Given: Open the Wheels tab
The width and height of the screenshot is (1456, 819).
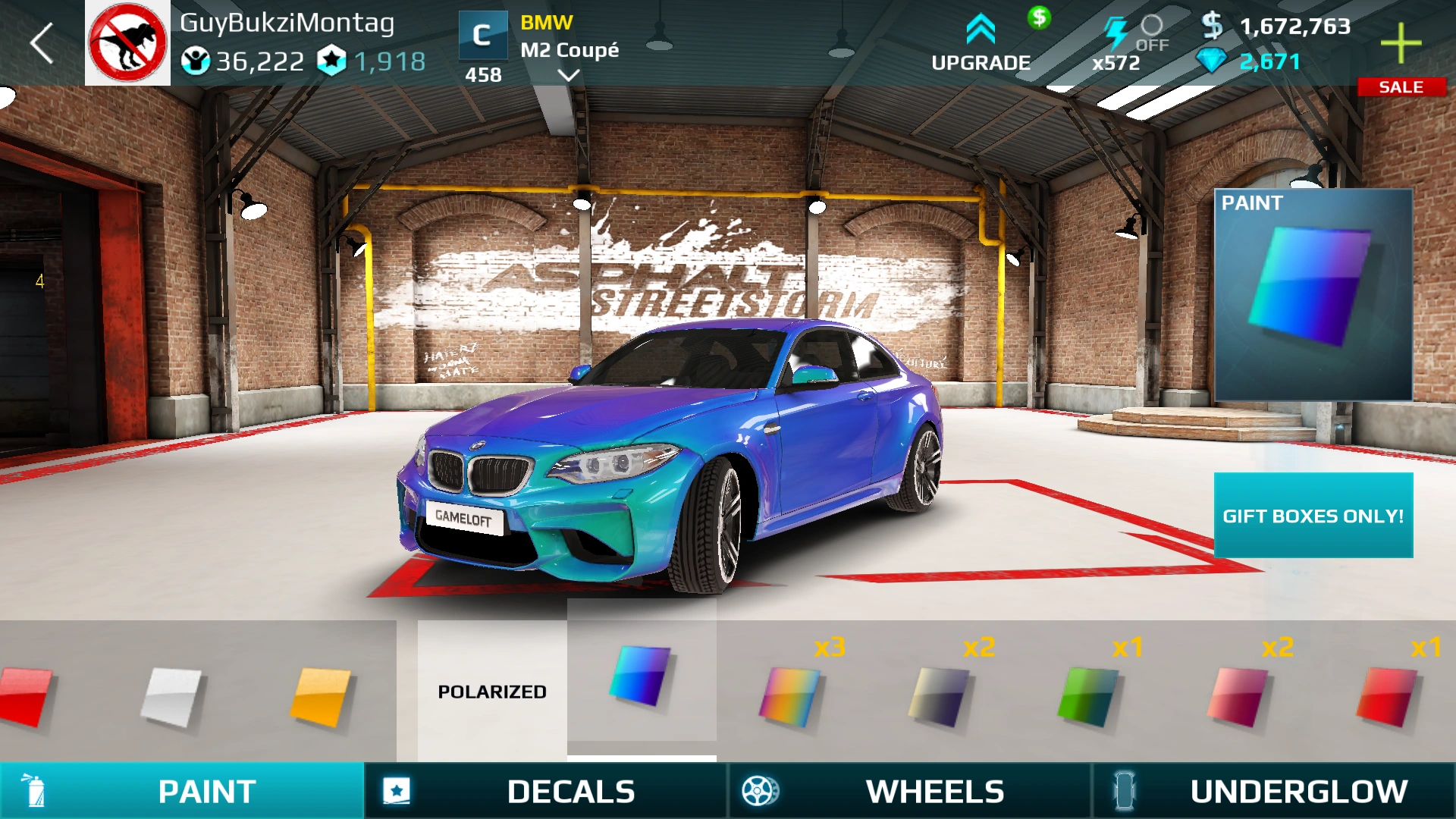Looking at the screenshot, I should pos(910,791).
